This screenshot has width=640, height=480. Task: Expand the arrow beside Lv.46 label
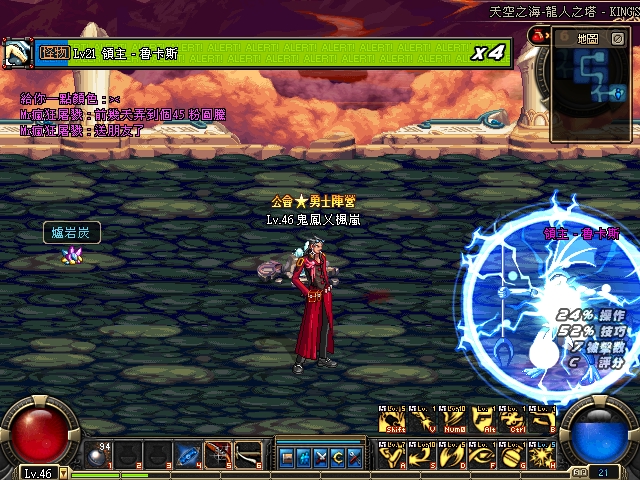(63, 473)
